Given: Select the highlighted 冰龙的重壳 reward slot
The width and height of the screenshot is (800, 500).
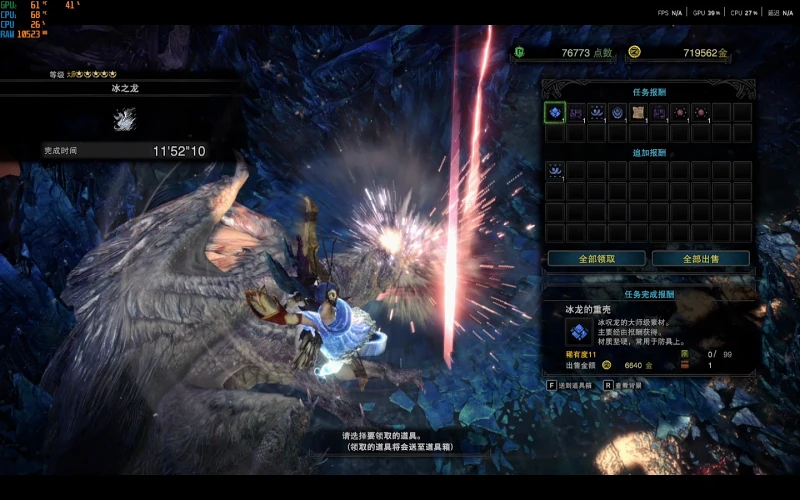Looking at the screenshot, I should pyautogui.click(x=555, y=112).
